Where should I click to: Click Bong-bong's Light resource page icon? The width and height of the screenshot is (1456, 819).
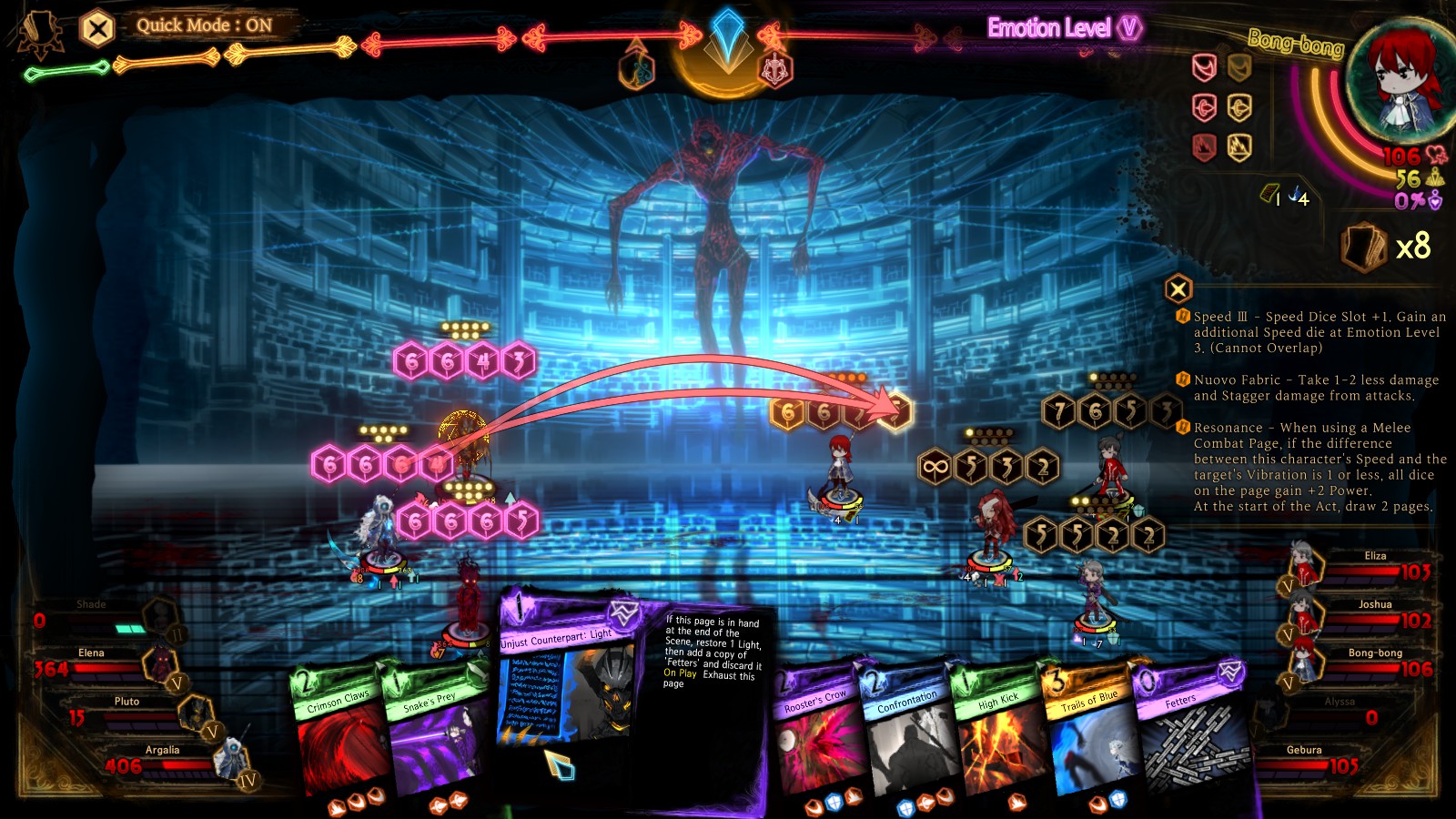[x=1269, y=194]
